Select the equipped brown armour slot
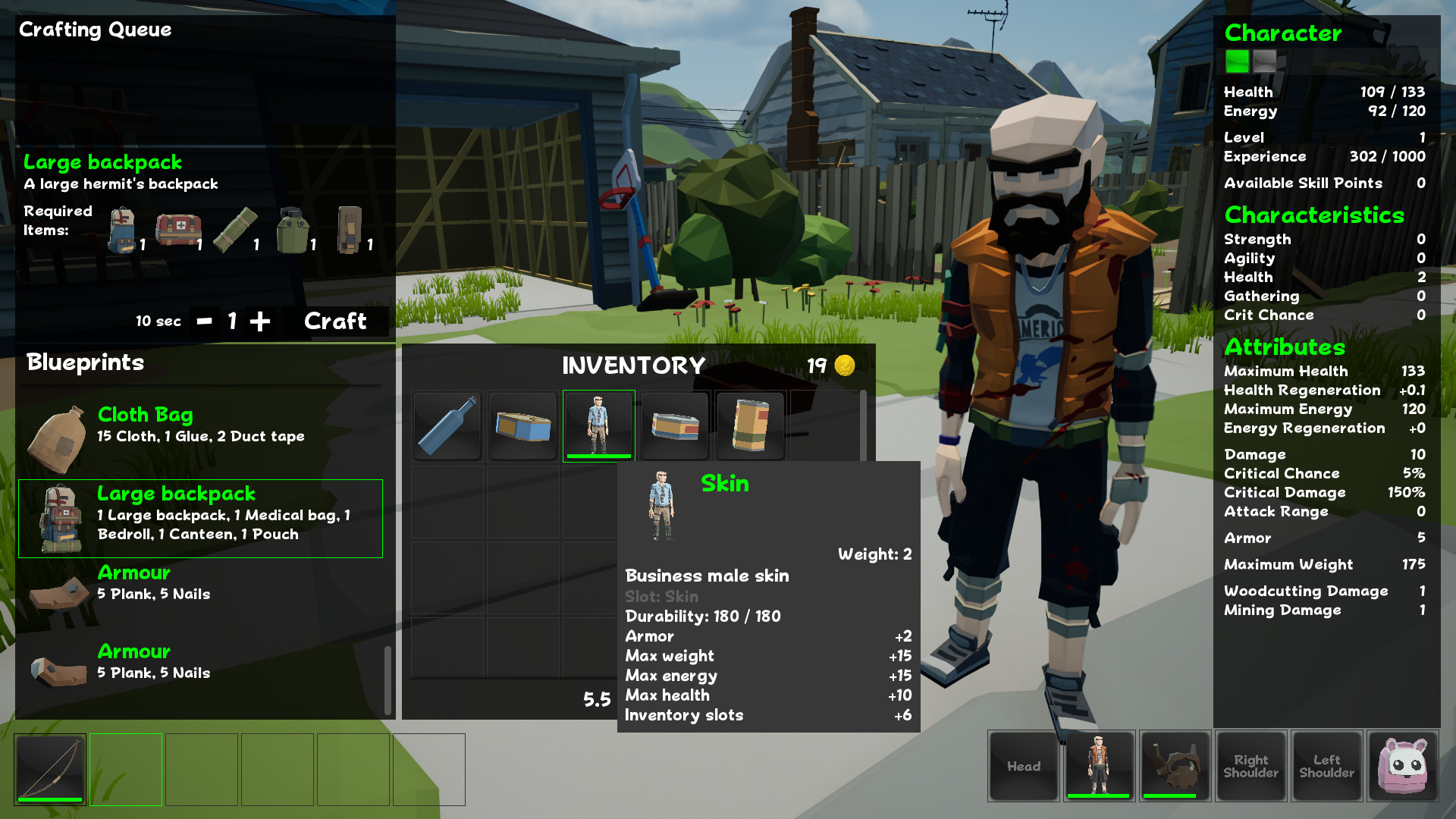 1175,766
